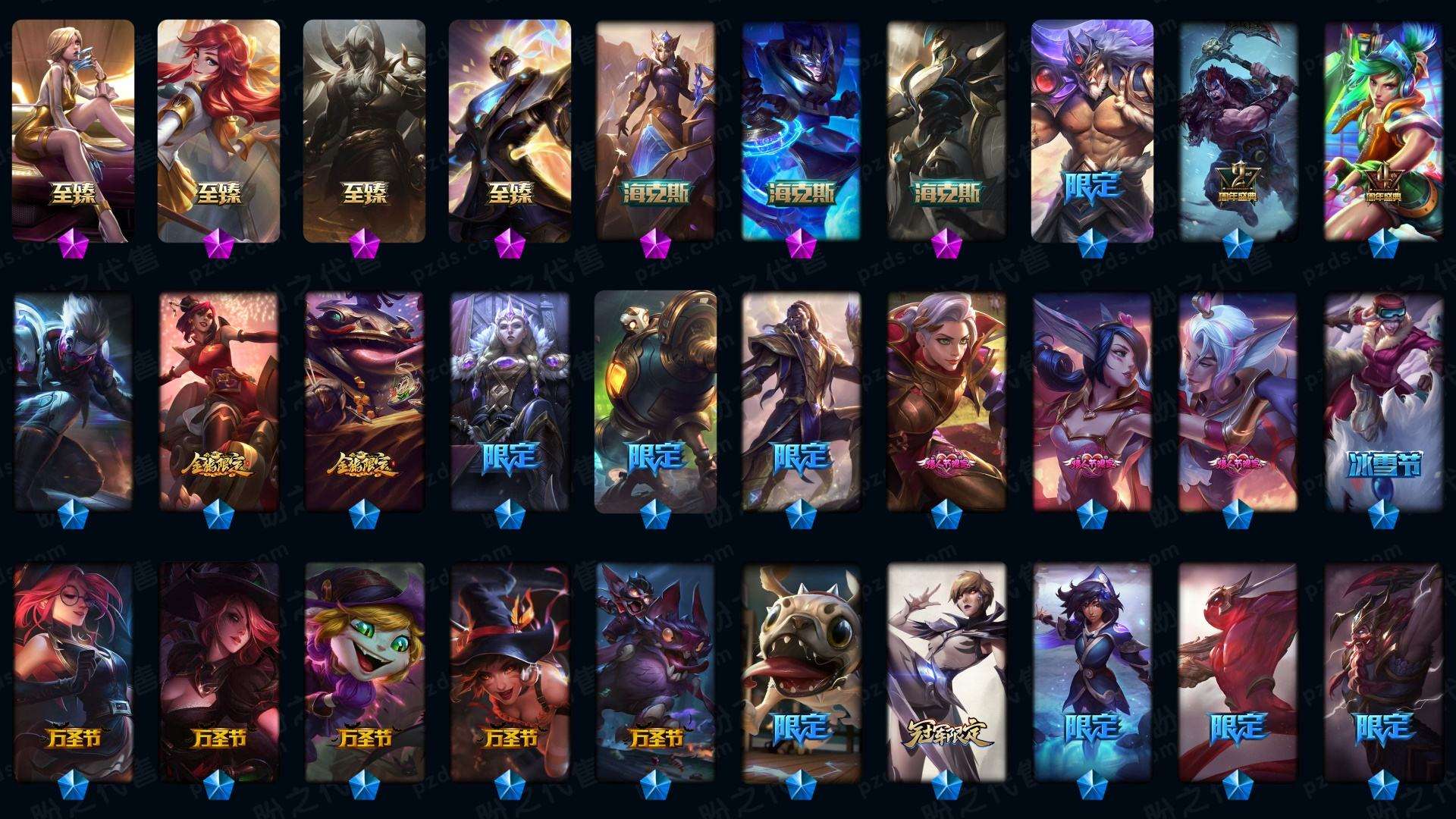Open the gold-armored man 限定 skin card
The width and height of the screenshot is (1456, 819).
[x=801, y=400]
